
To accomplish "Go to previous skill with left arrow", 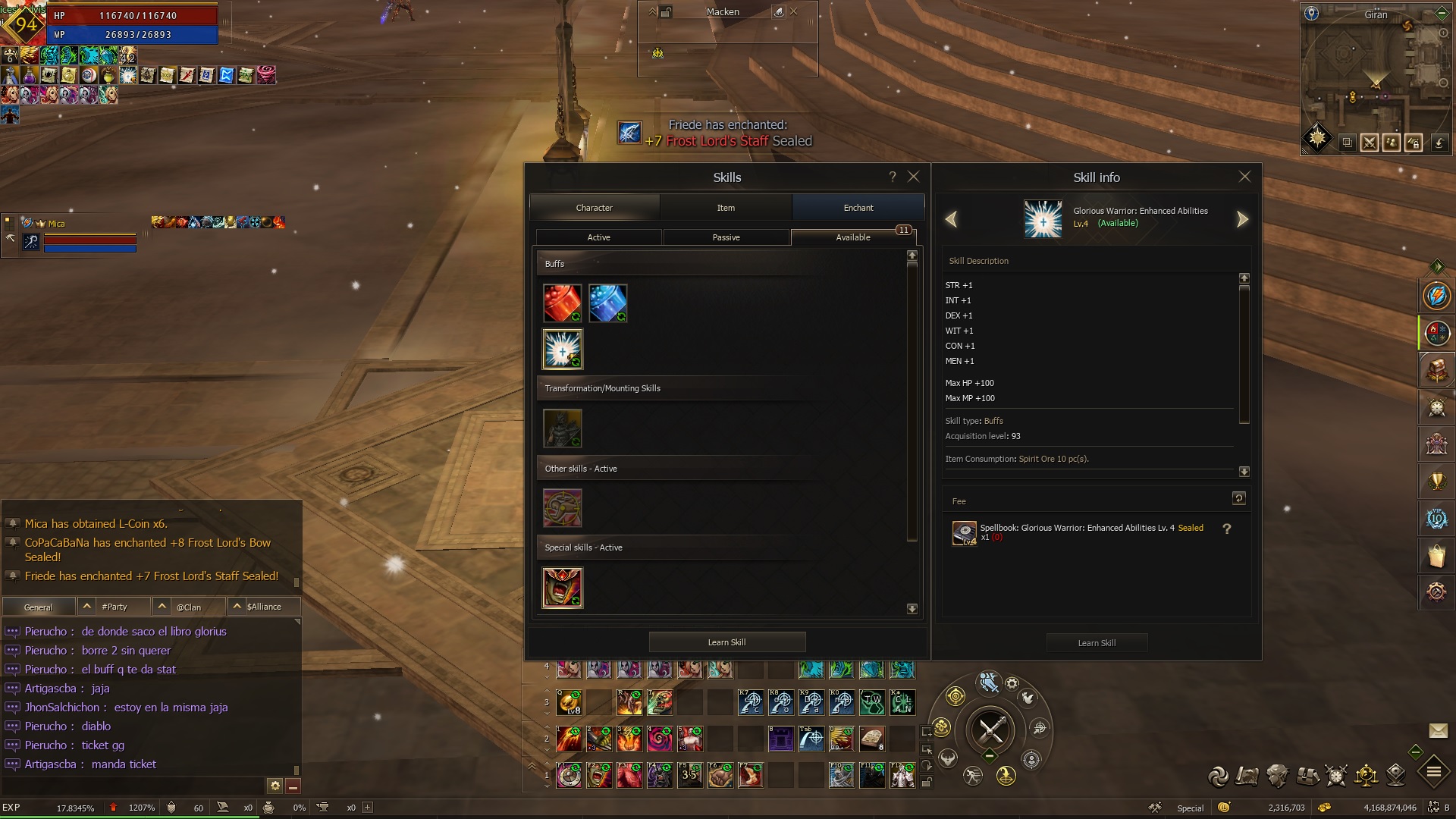I will click(x=951, y=220).
